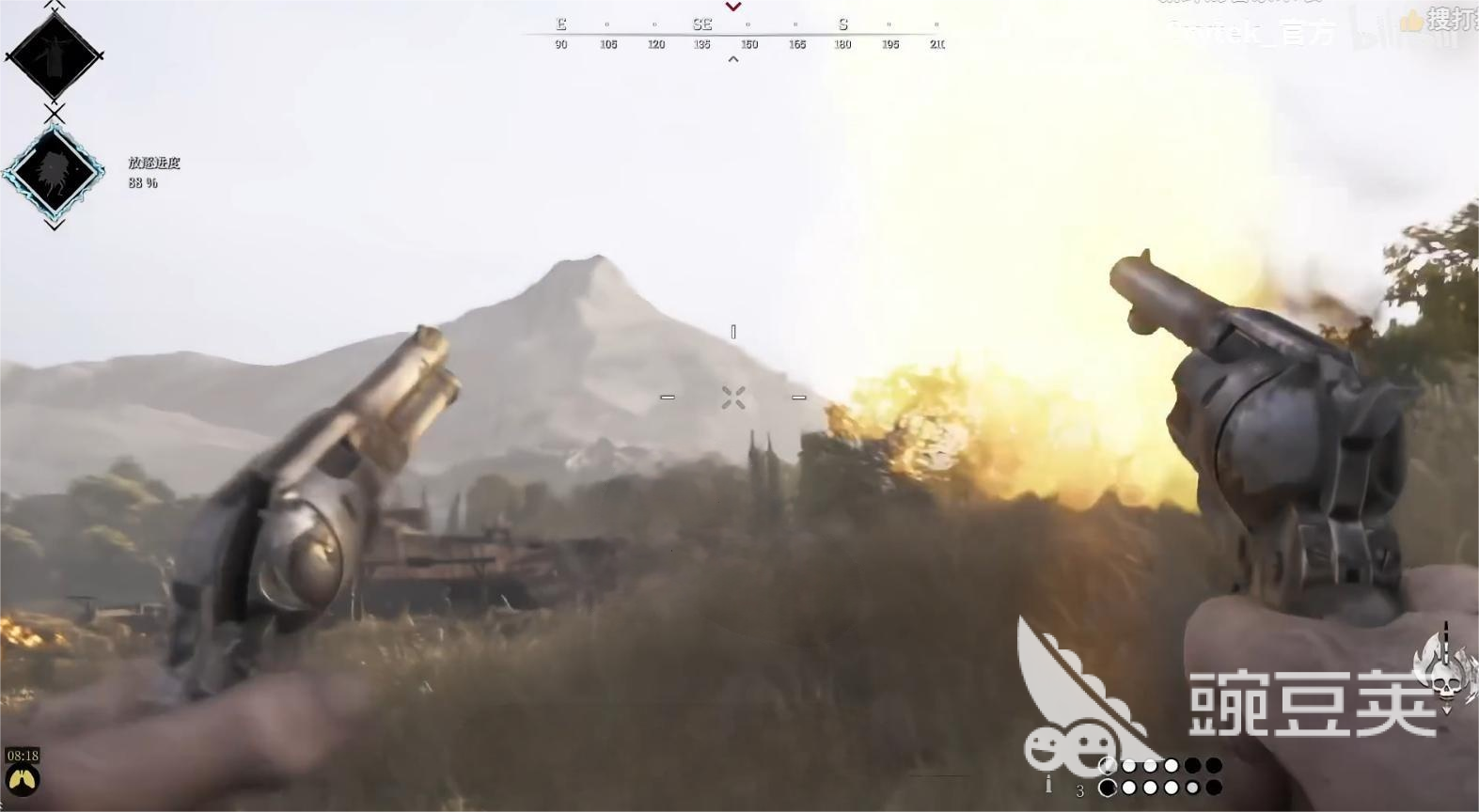Screen dimensions: 1479x812
Task: Click the compass heading strip
Action: 733,35
